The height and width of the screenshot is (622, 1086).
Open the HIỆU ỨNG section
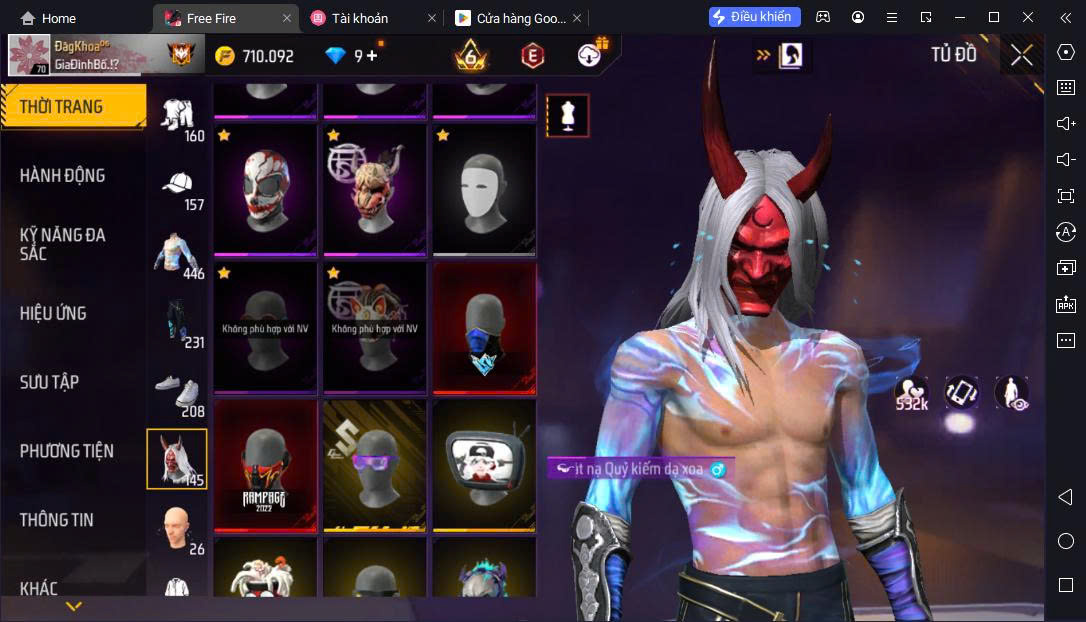[x=53, y=313]
